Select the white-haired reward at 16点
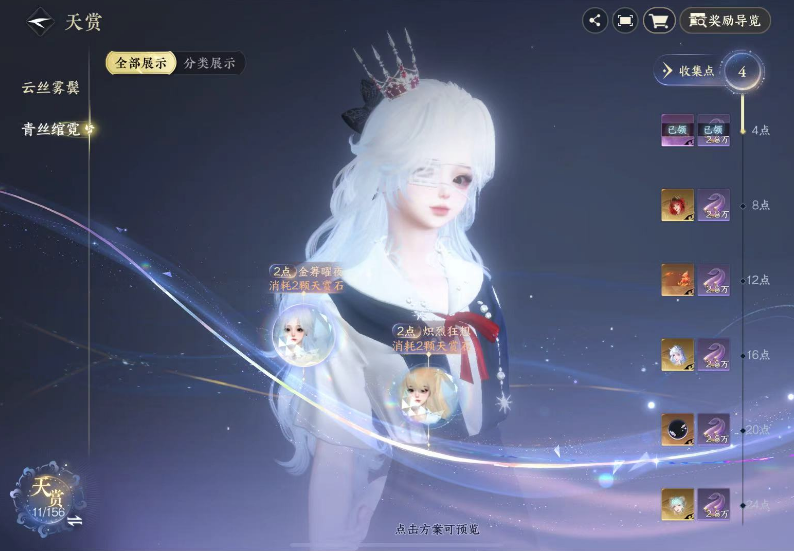The height and width of the screenshot is (551, 794). (x=677, y=354)
